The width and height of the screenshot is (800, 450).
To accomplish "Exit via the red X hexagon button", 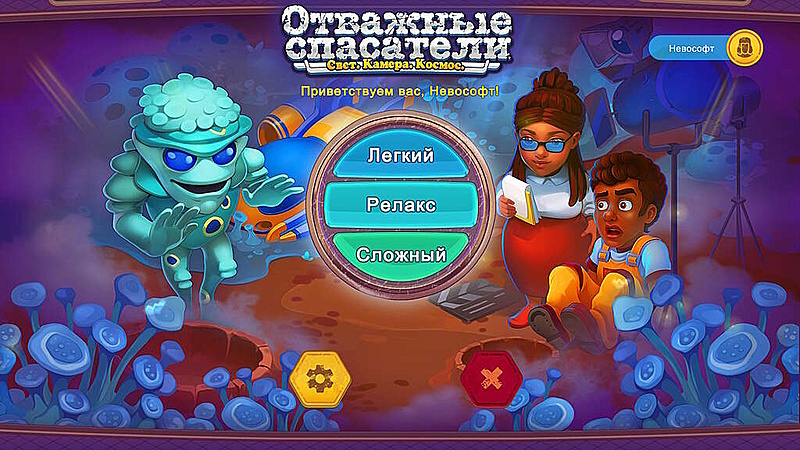I will point(490,378).
